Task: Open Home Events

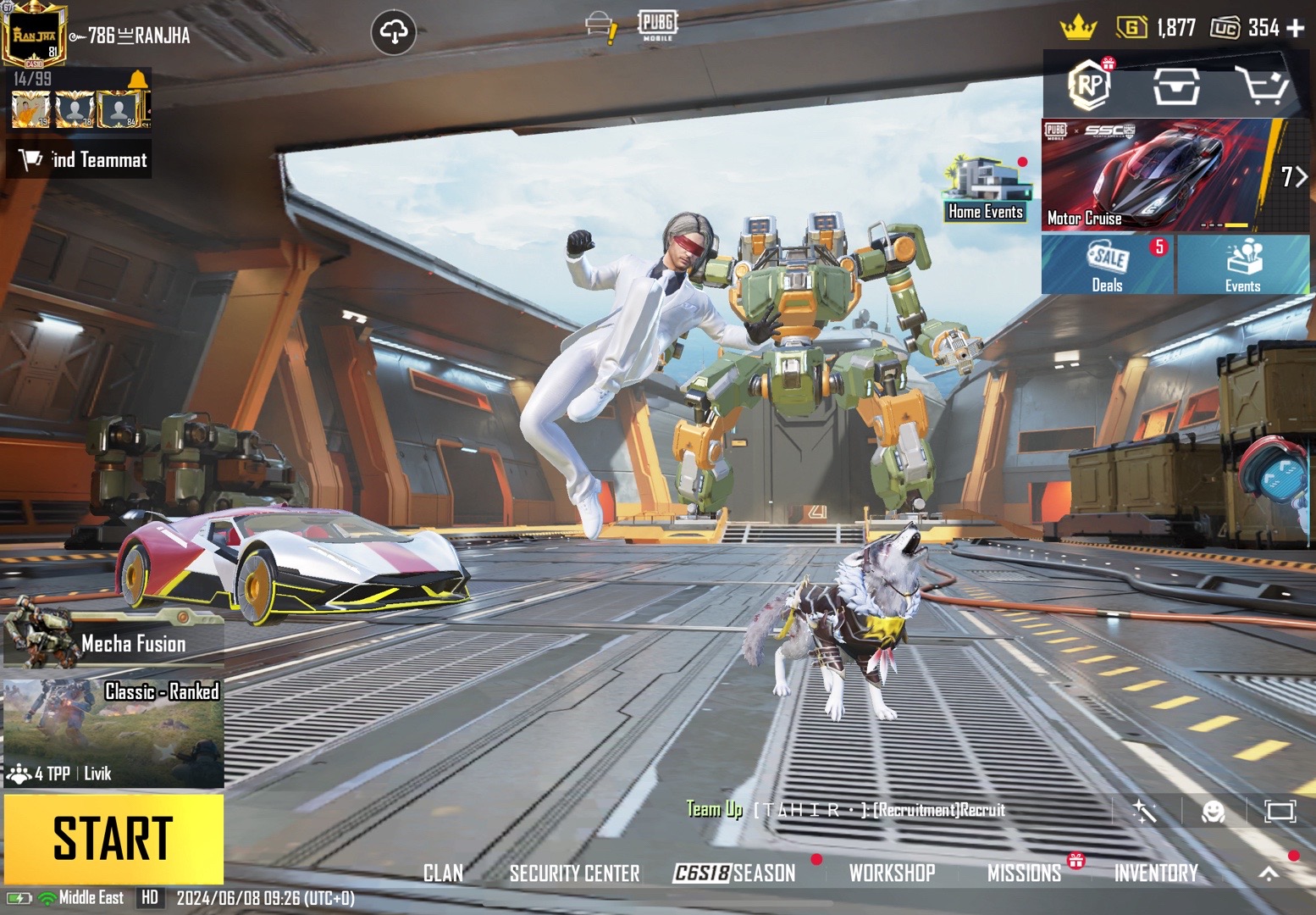Action: coord(986,190)
